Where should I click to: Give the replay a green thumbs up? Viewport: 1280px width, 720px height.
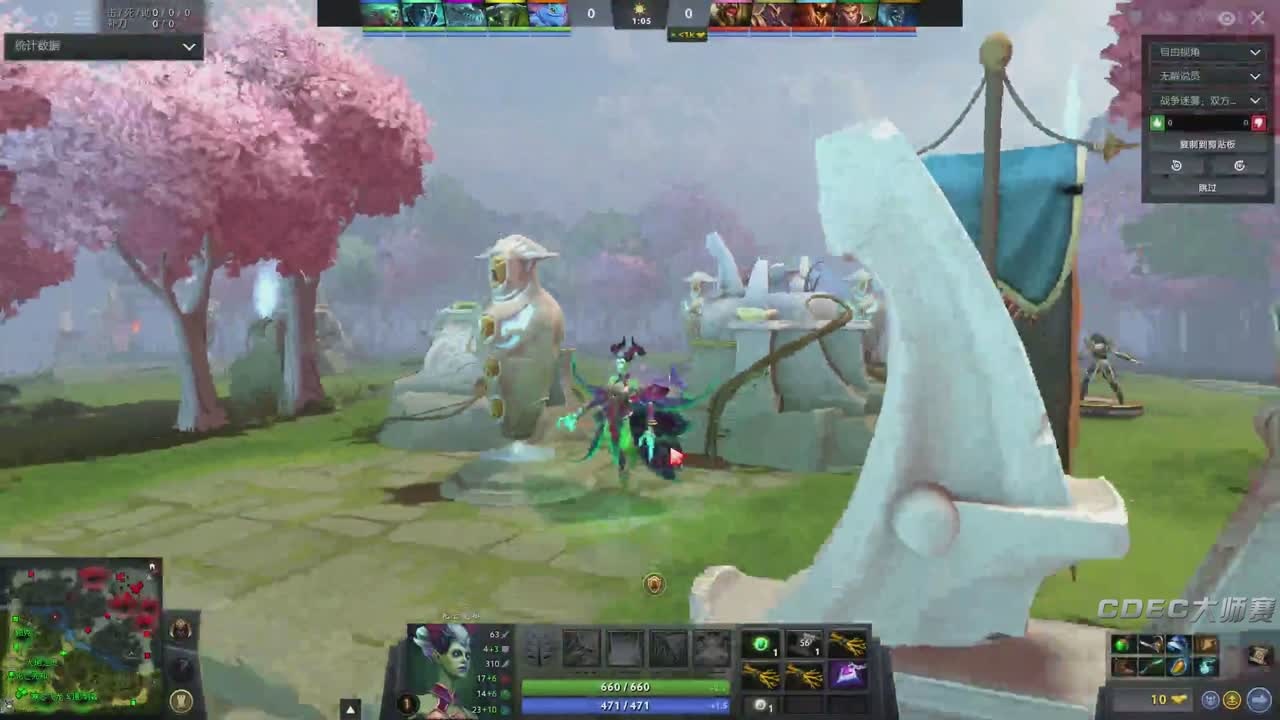(1158, 123)
